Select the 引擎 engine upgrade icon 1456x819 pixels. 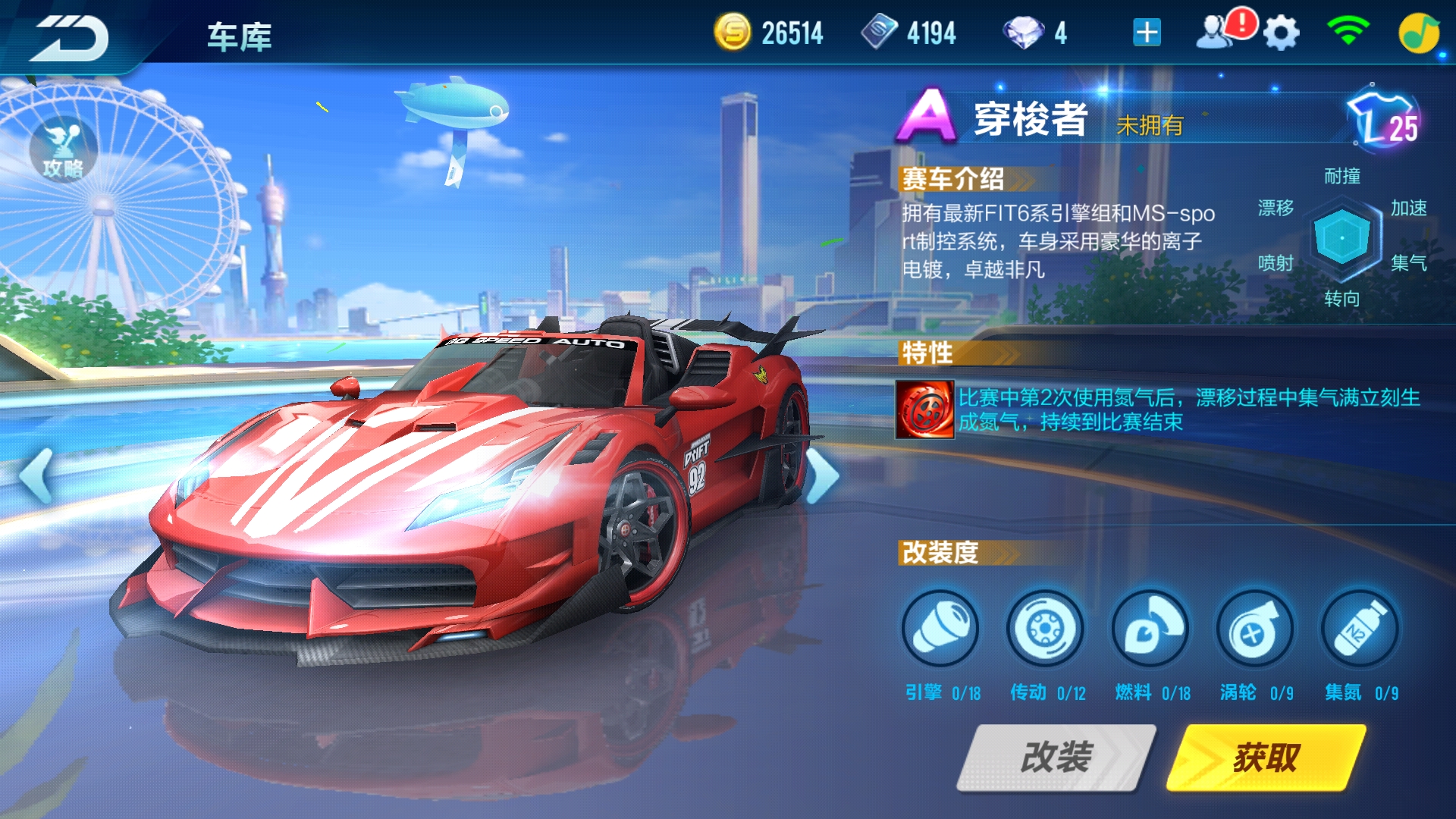click(940, 629)
